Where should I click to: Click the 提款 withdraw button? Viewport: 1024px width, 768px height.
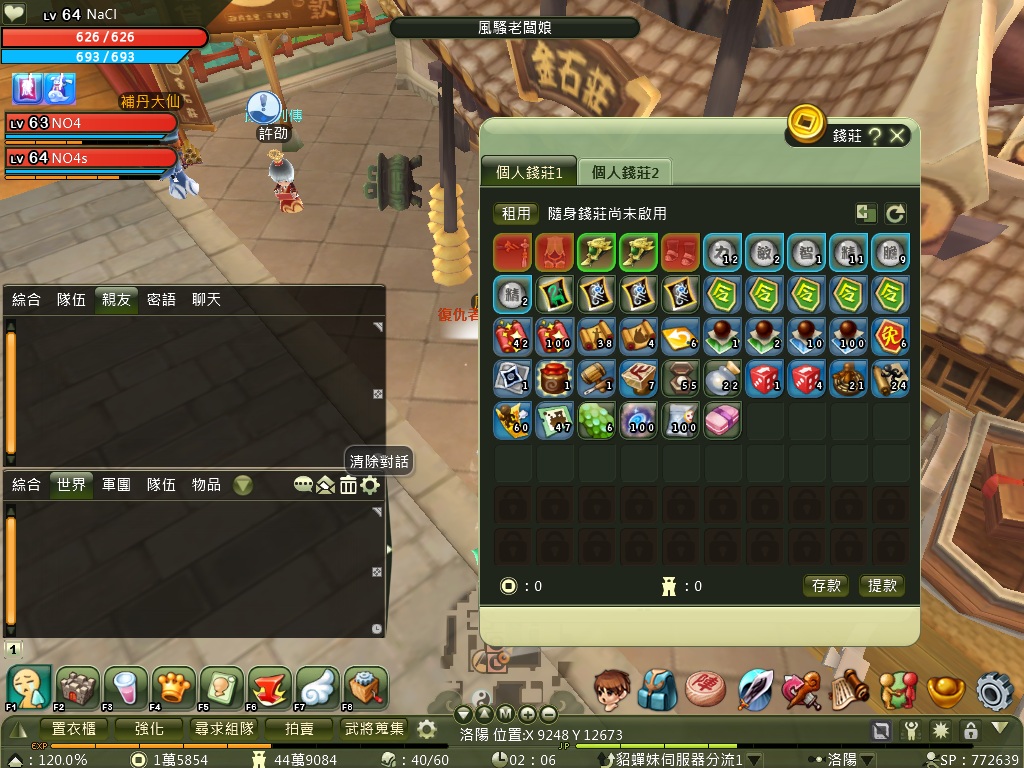(882, 586)
